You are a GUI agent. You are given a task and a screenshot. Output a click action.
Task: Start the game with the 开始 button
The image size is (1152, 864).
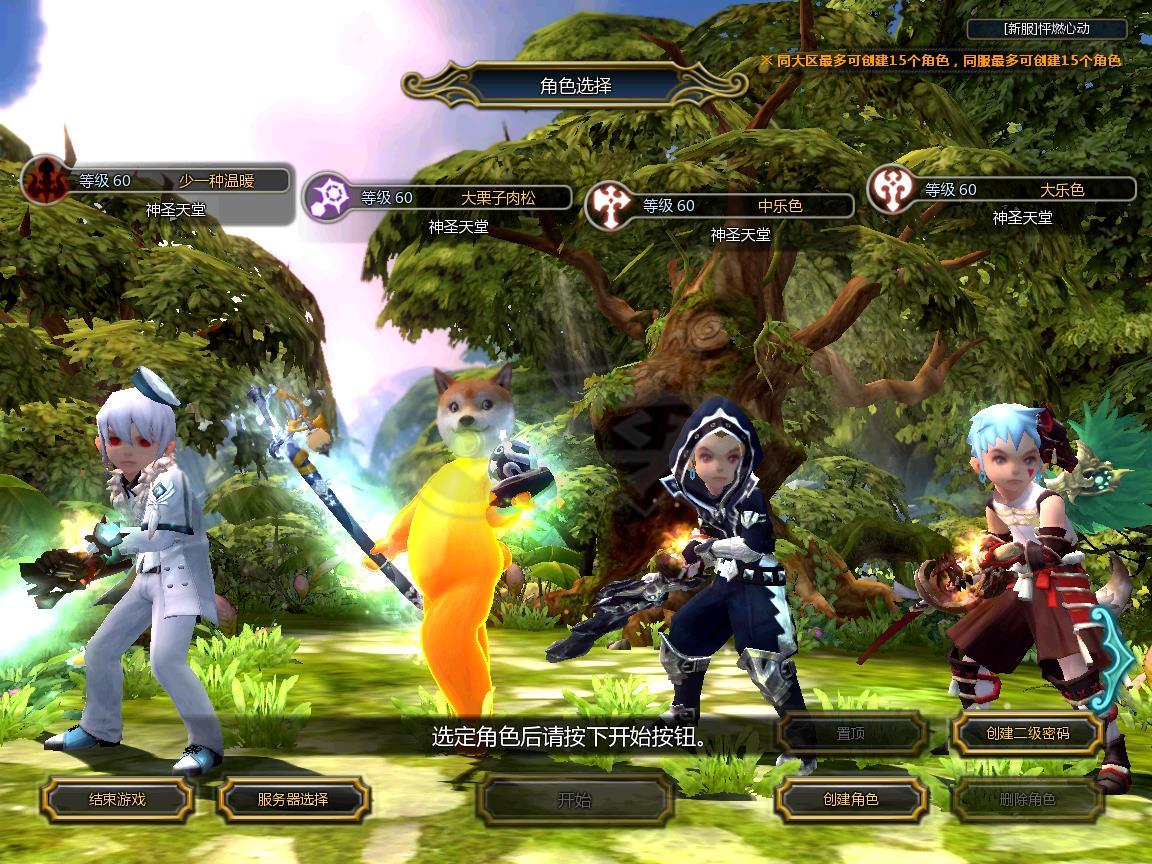(x=574, y=799)
